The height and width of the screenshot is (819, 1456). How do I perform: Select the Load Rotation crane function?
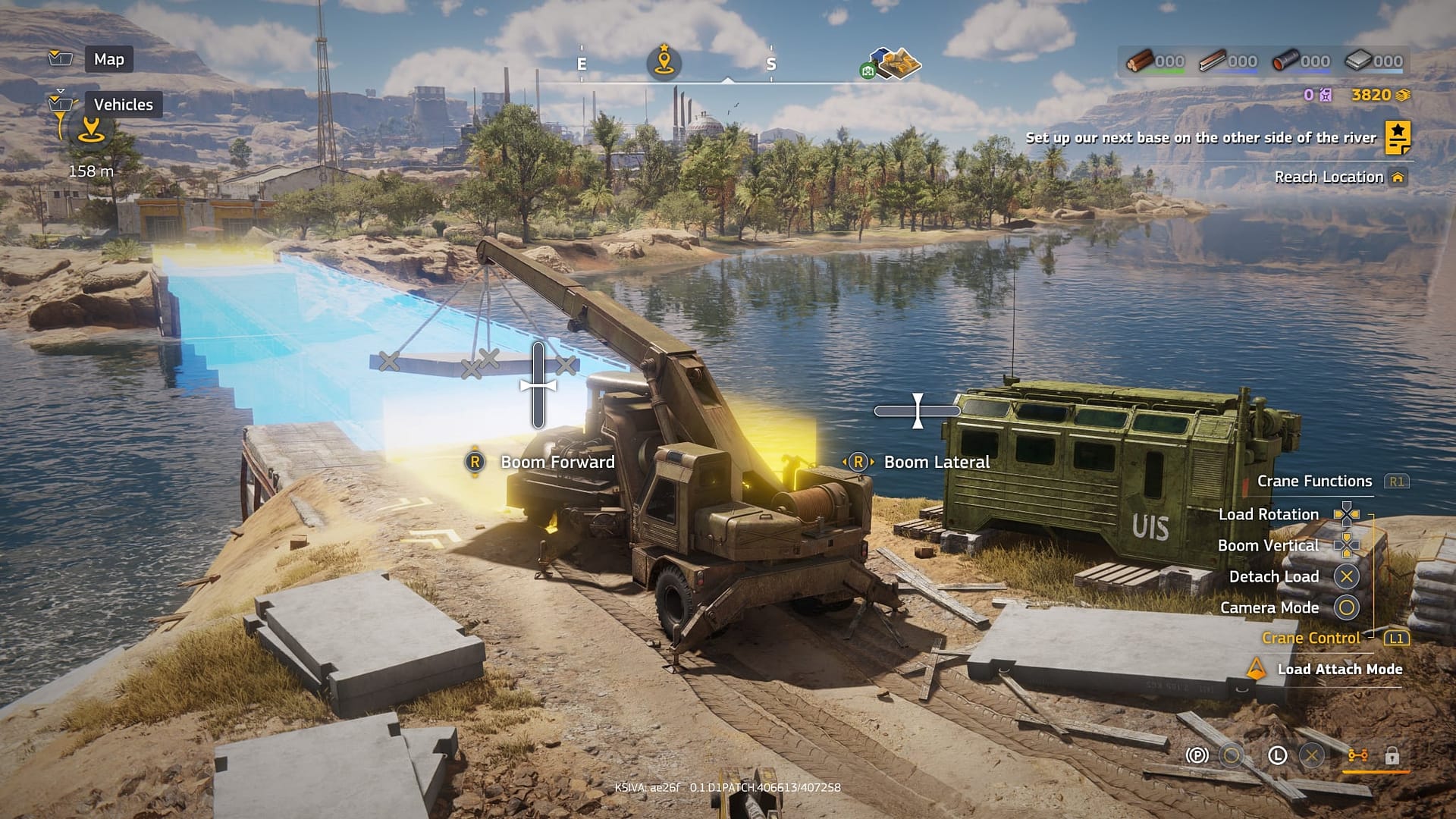[x=1269, y=514]
